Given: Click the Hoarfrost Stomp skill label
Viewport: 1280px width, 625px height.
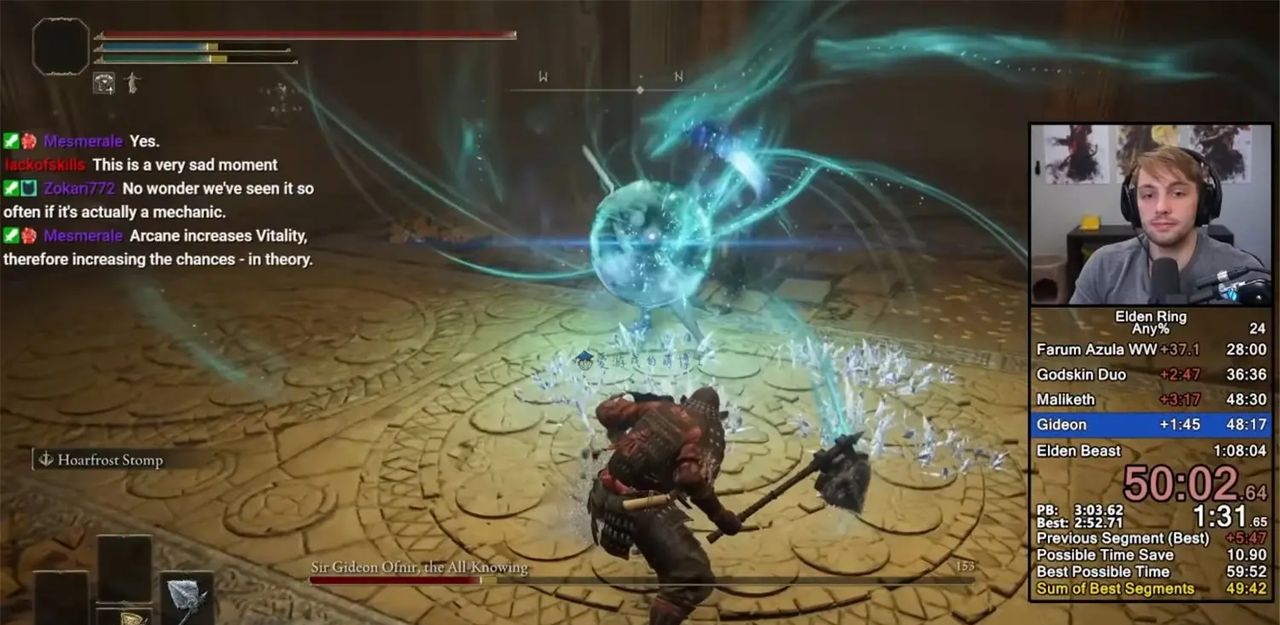Looking at the screenshot, I should 110,460.
